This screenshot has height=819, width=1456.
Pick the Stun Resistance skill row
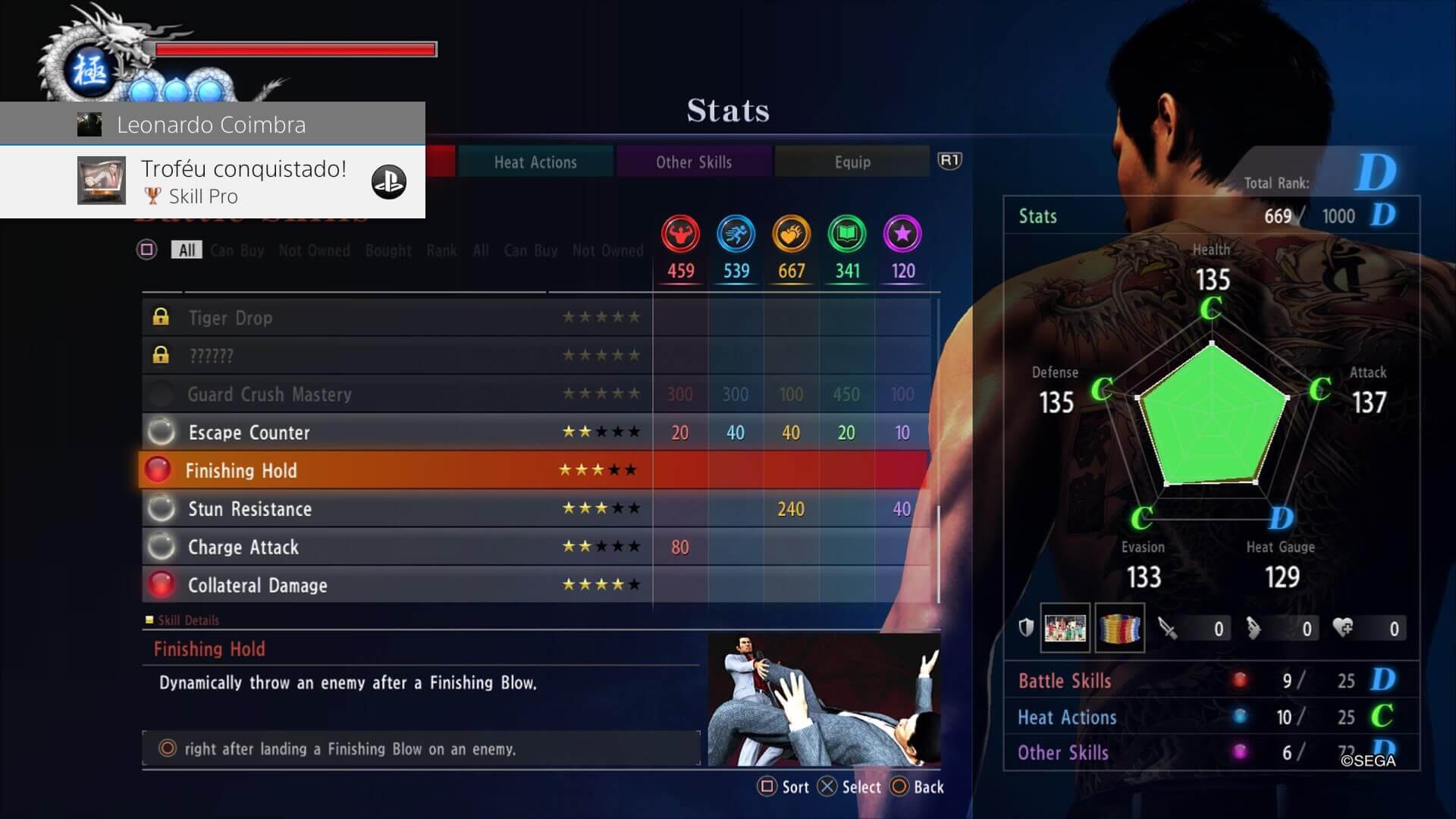(394, 509)
